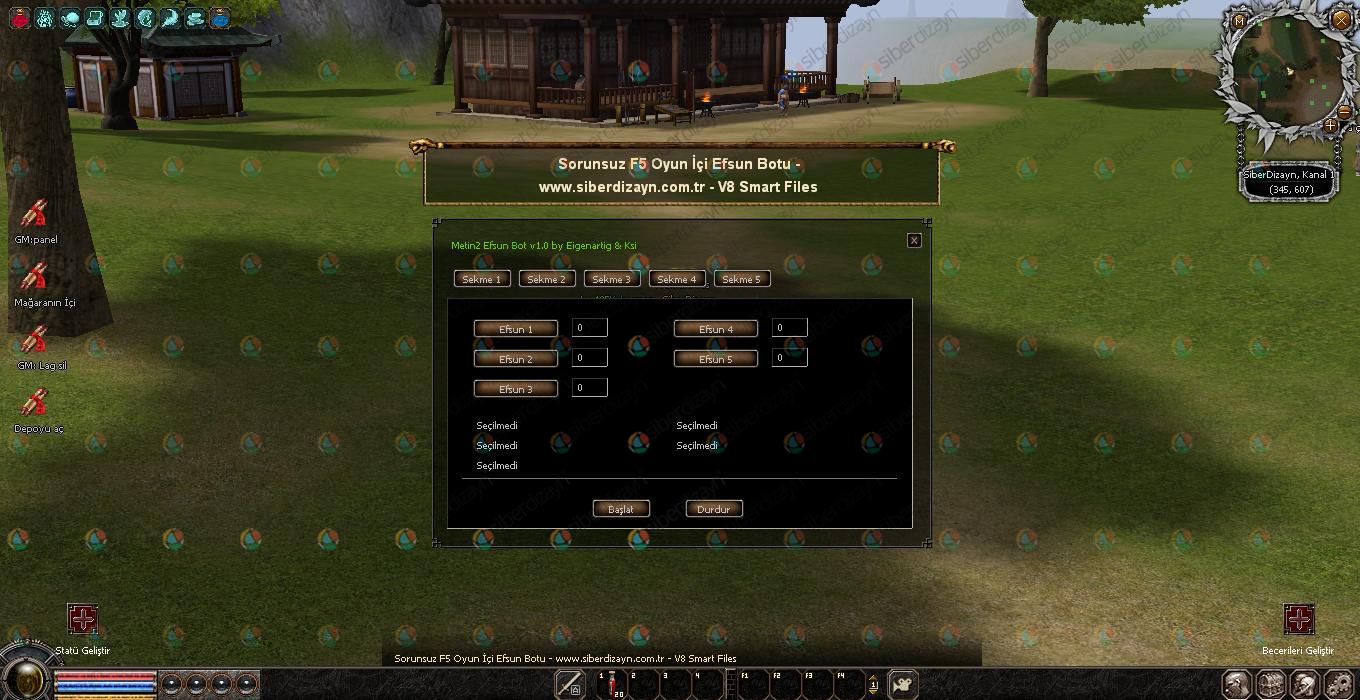Open the Sekme 3 tab

click(x=611, y=279)
